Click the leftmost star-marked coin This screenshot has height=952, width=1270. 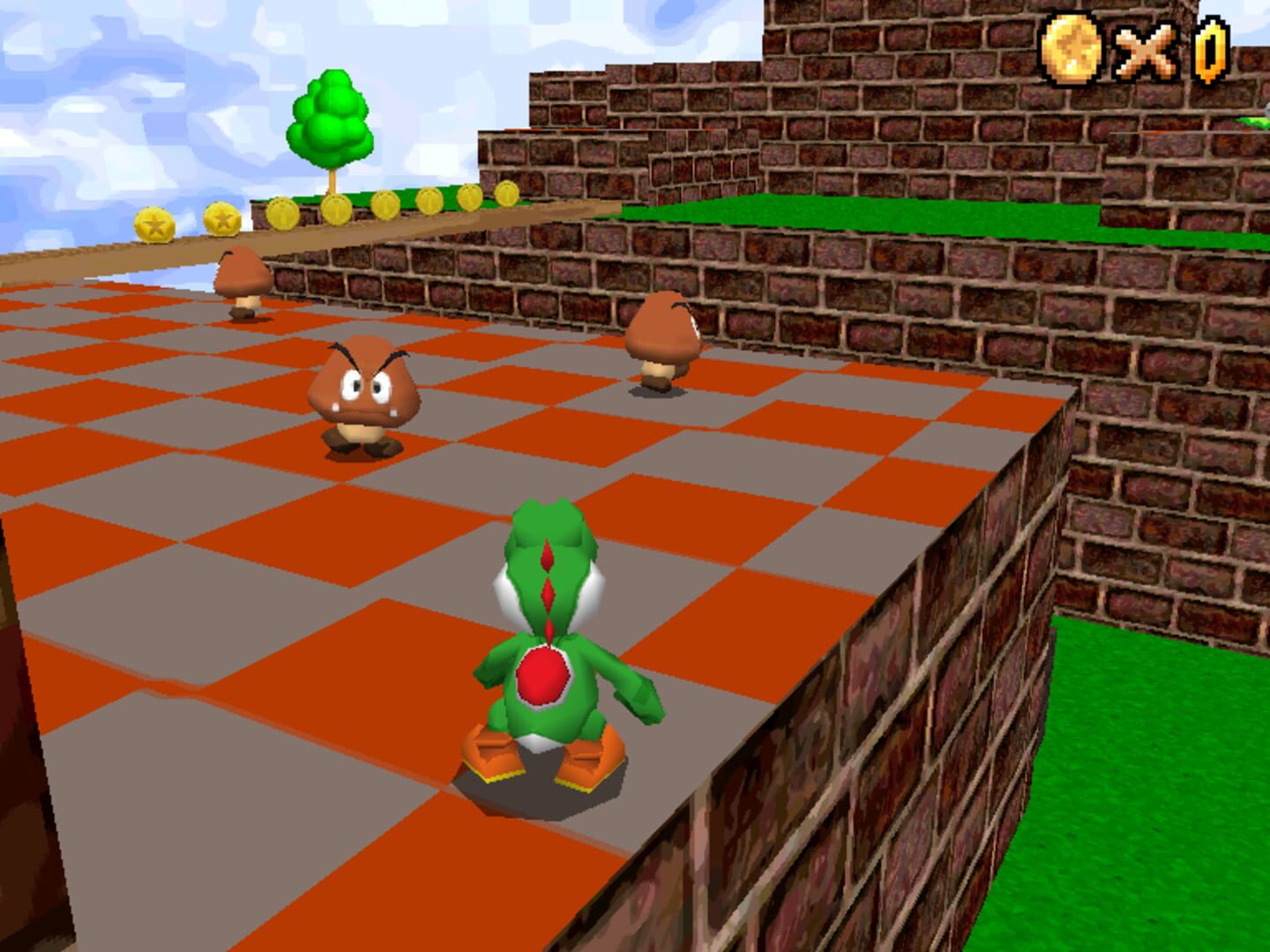pyautogui.click(x=153, y=223)
